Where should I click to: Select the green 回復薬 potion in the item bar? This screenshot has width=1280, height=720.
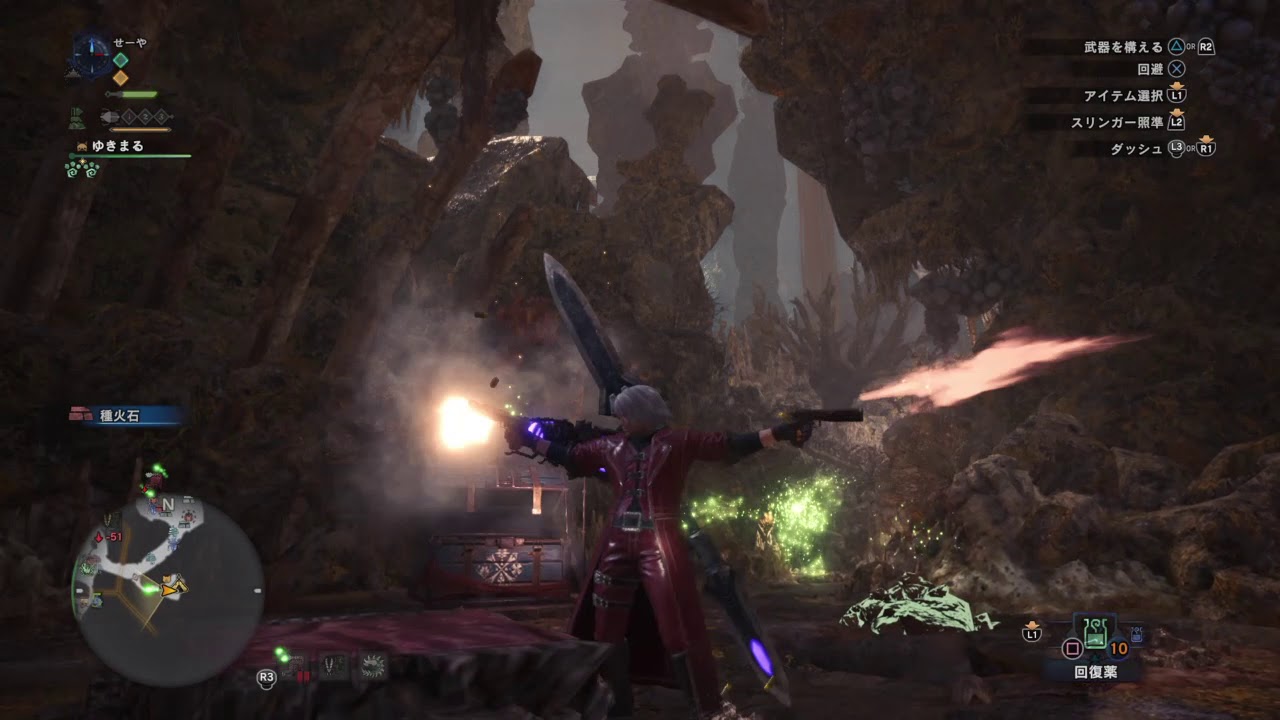coord(1094,633)
